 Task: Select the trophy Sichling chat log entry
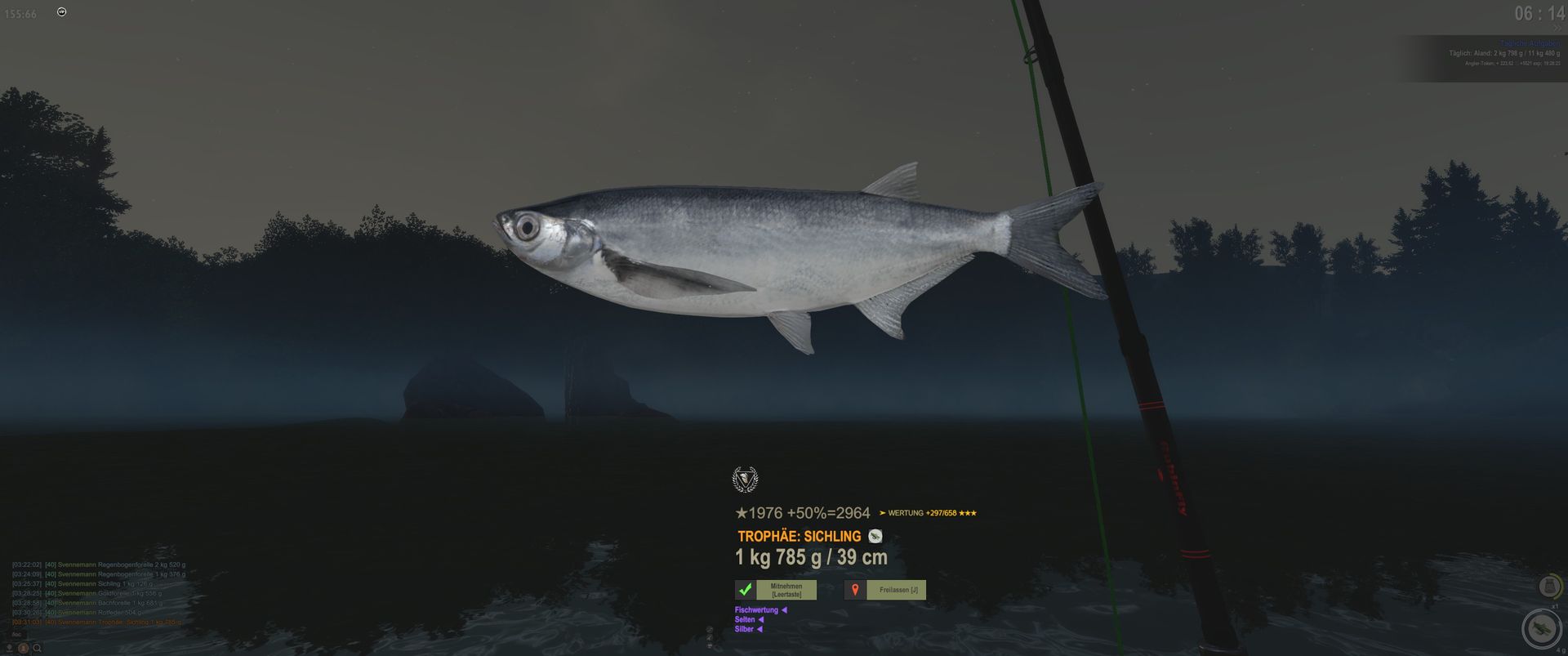pyautogui.click(x=98, y=623)
